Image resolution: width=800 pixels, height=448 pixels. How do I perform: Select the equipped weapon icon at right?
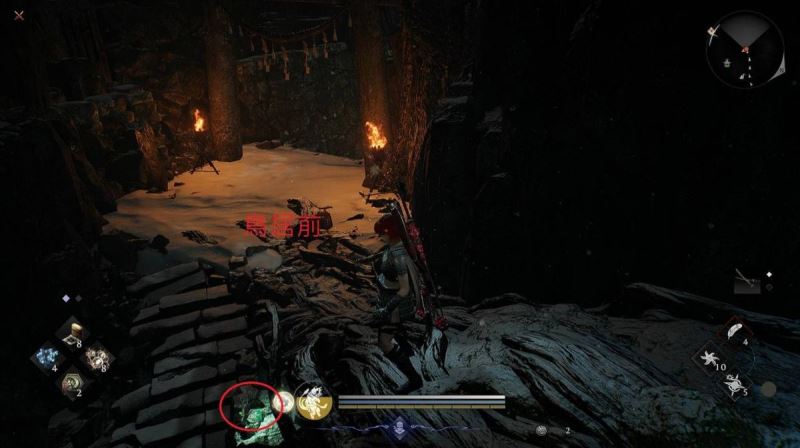[x=748, y=282]
